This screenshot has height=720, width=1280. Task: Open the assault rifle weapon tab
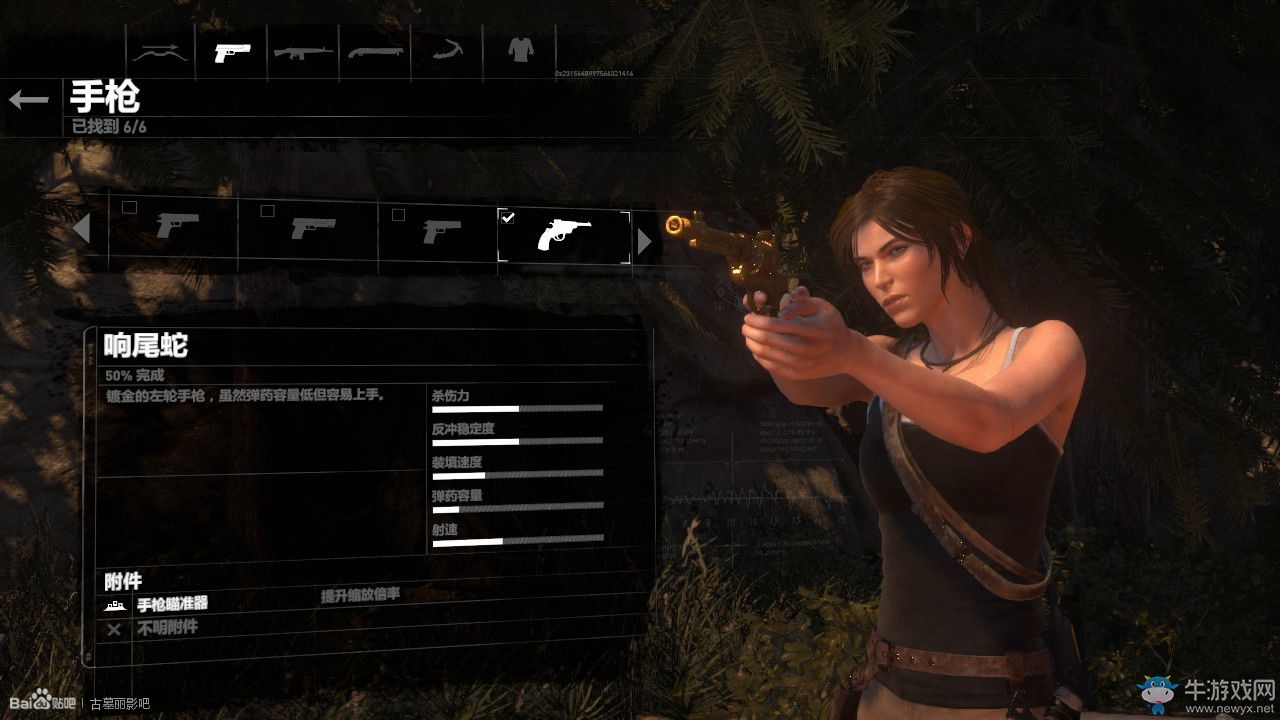(303, 52)
